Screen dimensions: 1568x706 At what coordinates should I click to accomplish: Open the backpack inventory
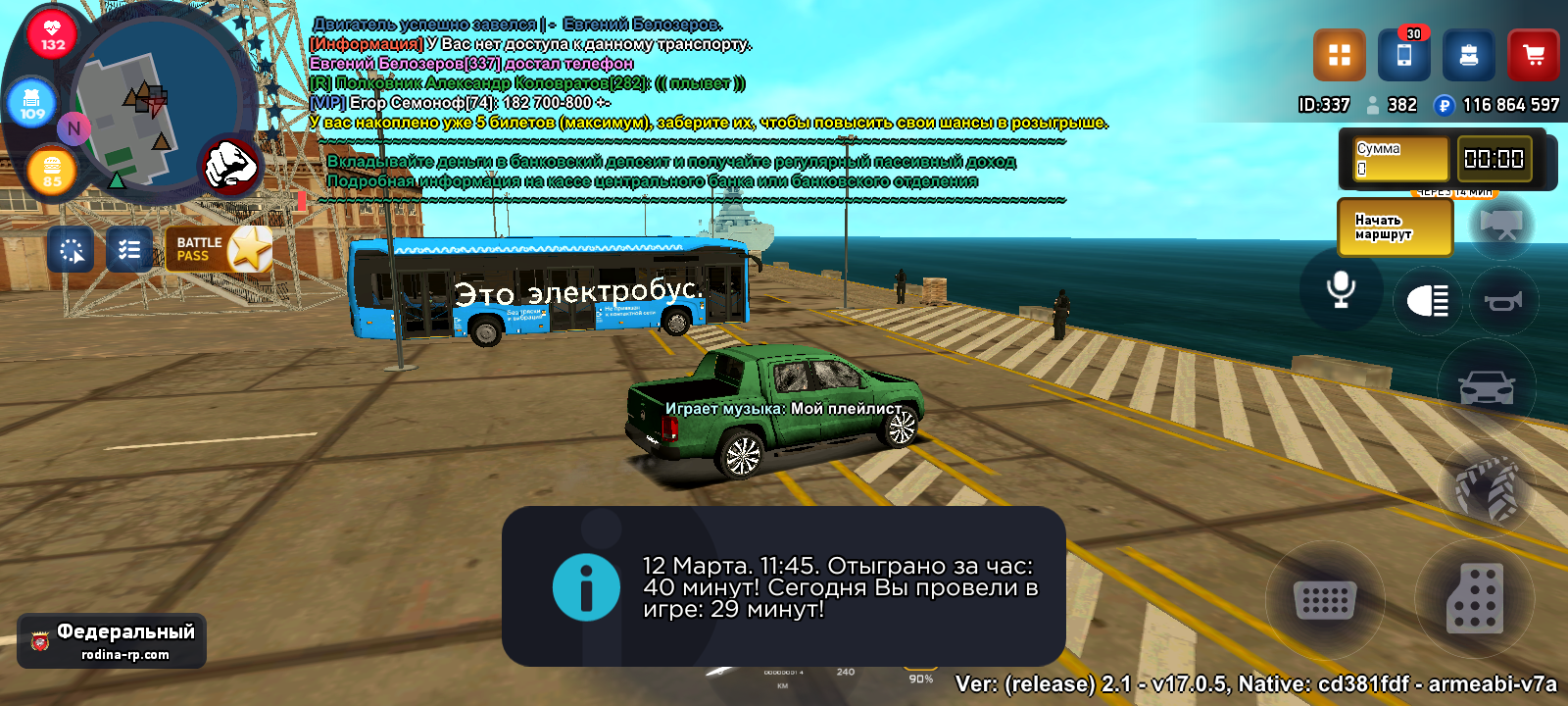click(1468, 55)
